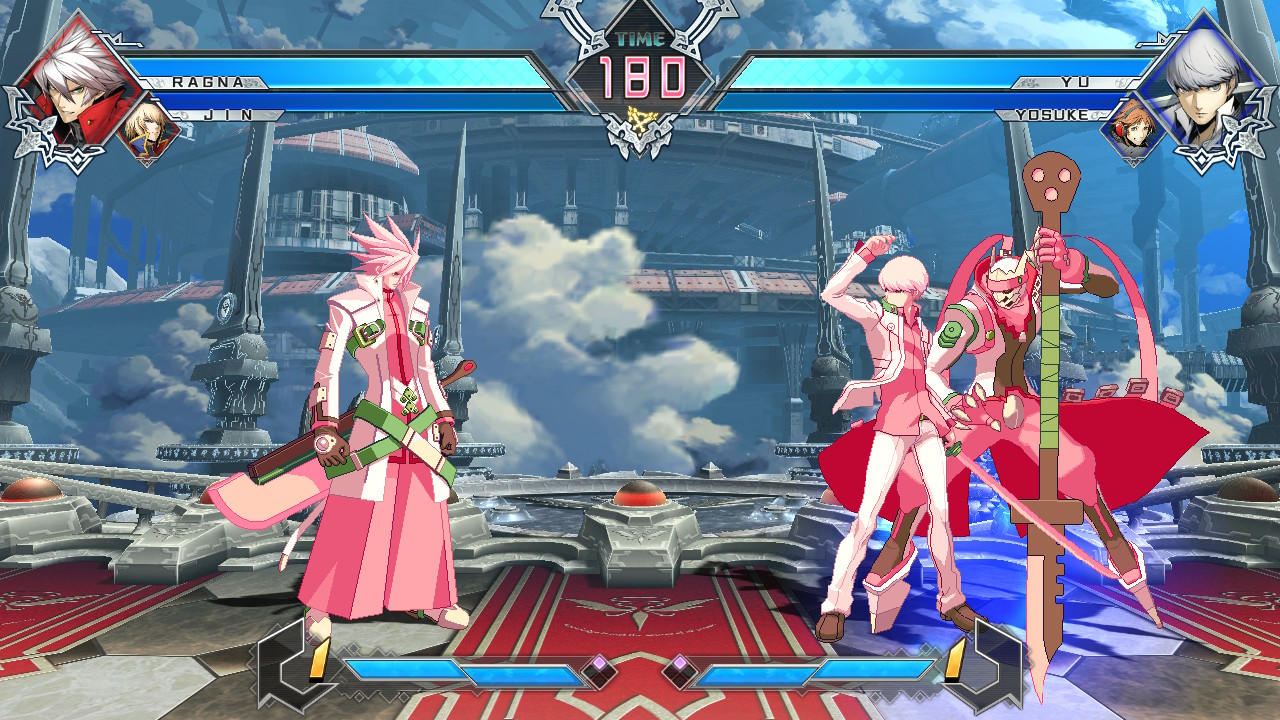Toggle the center diamond divider gem
This screenshot has height=720, width=1280.
pos(640,670)
